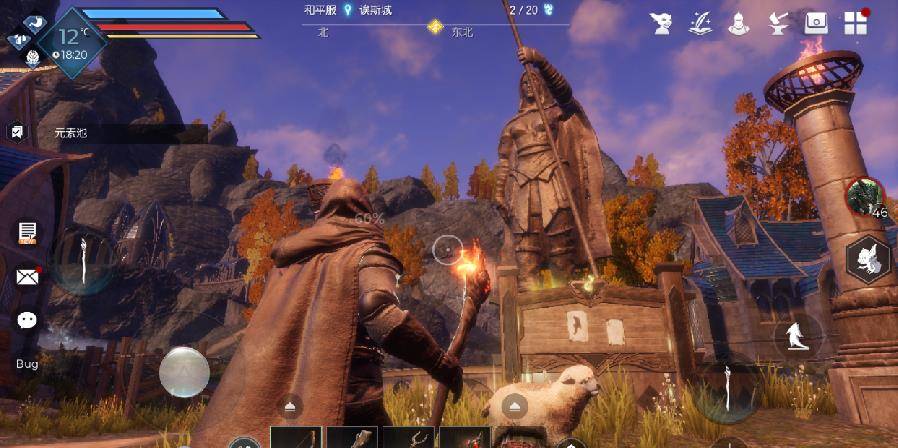Open the chat speech bubble
Image resolution: width=898 pixels, height=448 pixels.
[x=27, y=320]
